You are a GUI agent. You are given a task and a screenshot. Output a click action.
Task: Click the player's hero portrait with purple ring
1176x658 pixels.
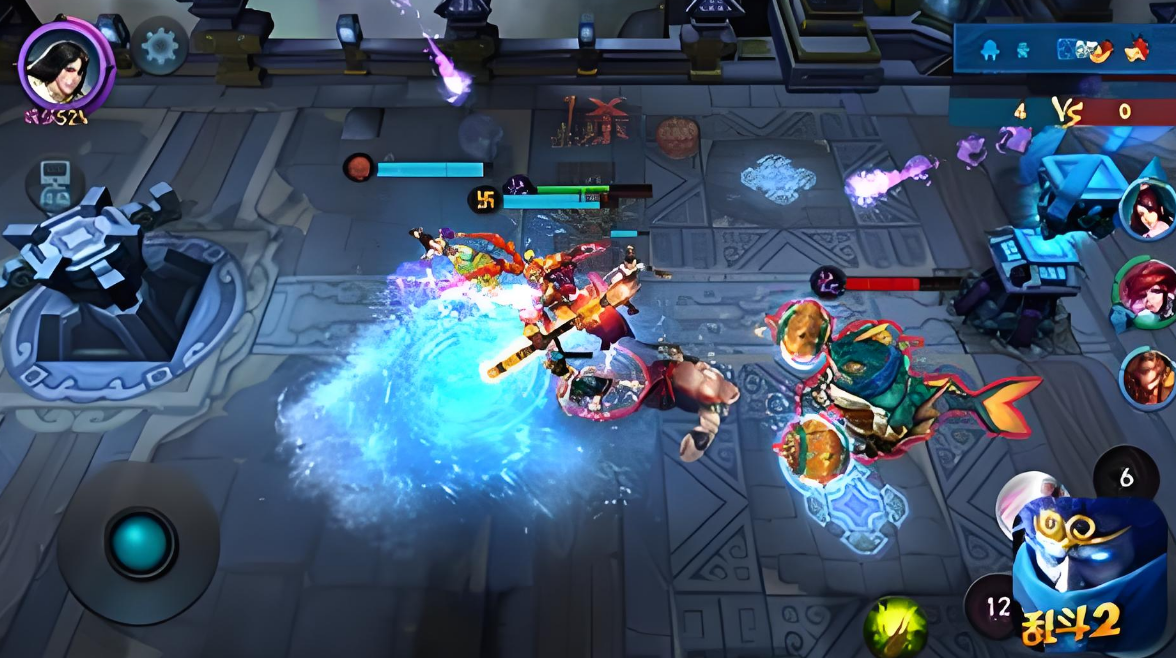[66, 64]
